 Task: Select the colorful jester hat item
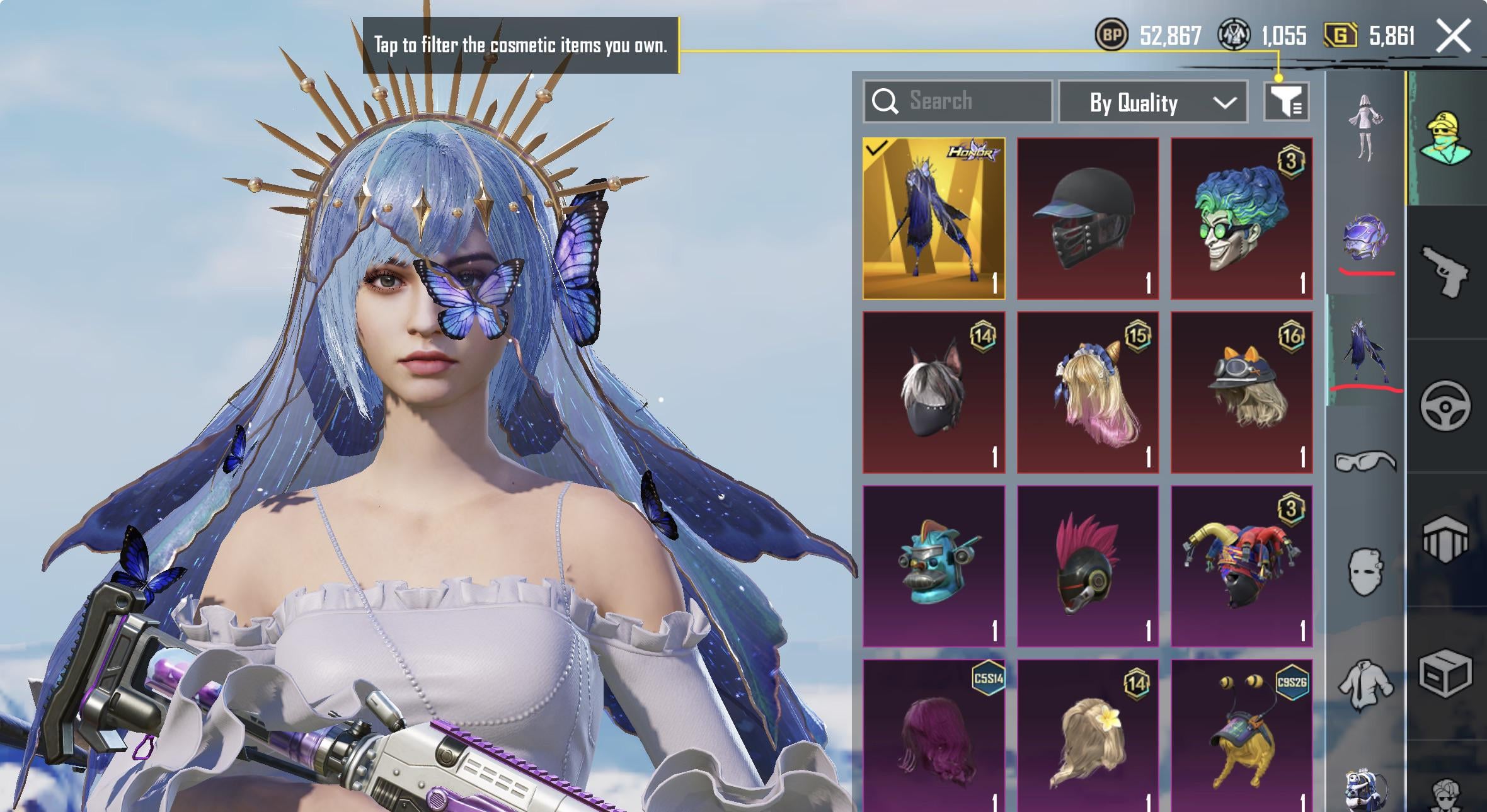click(x=1241, y=566)
